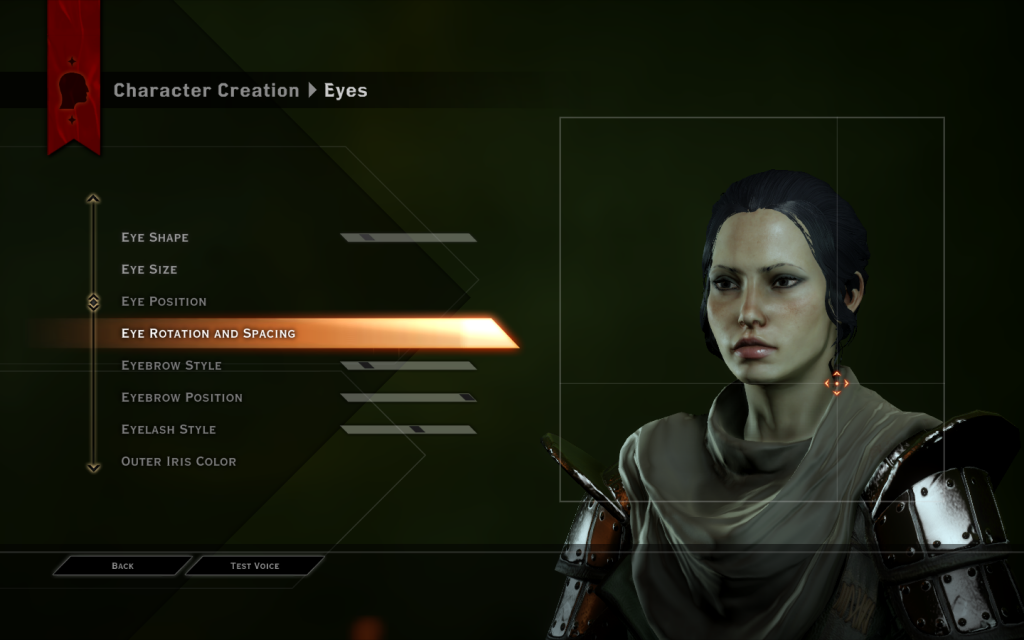Click the scroll-down arrow below the list
Screen dimensions: 1024x640
tap(93, 466)
